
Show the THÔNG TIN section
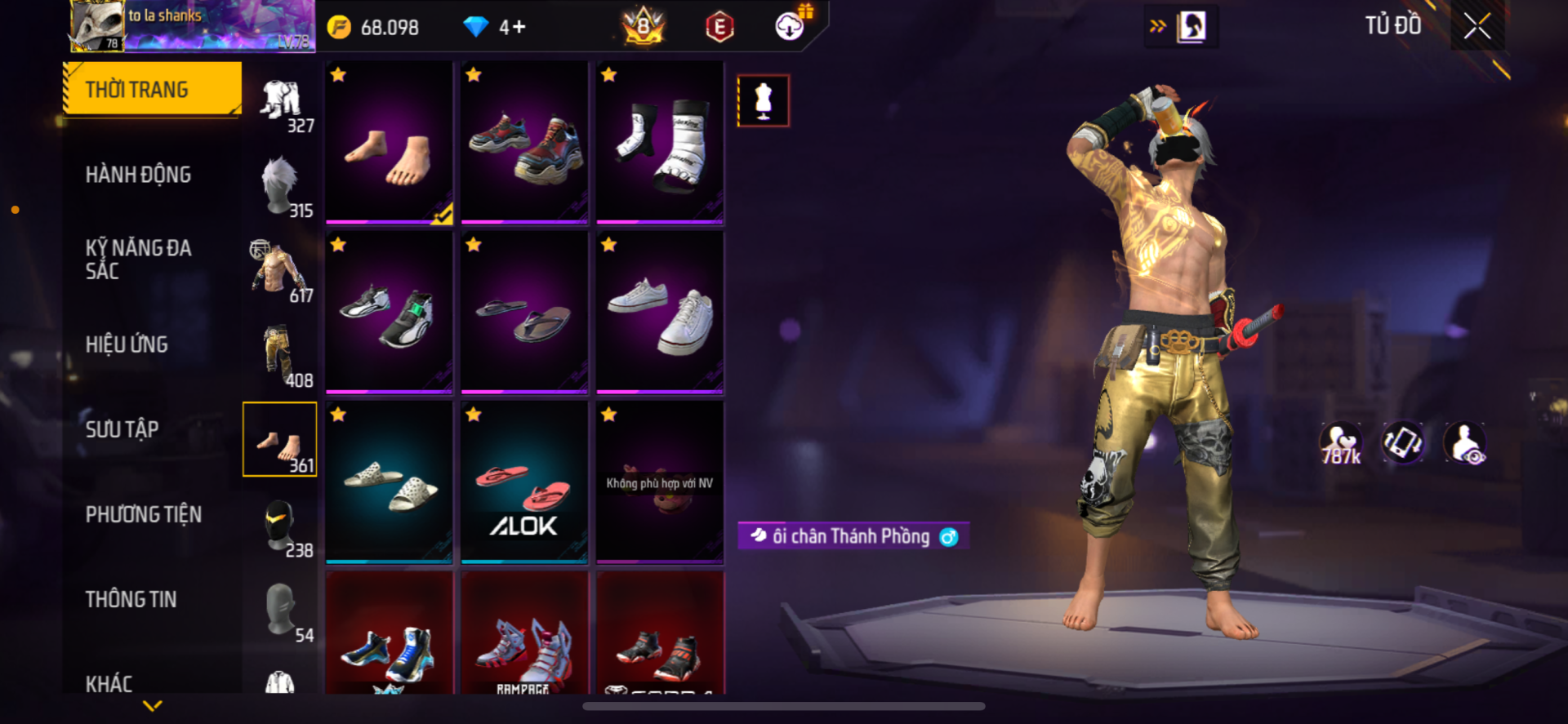[131, 599]
